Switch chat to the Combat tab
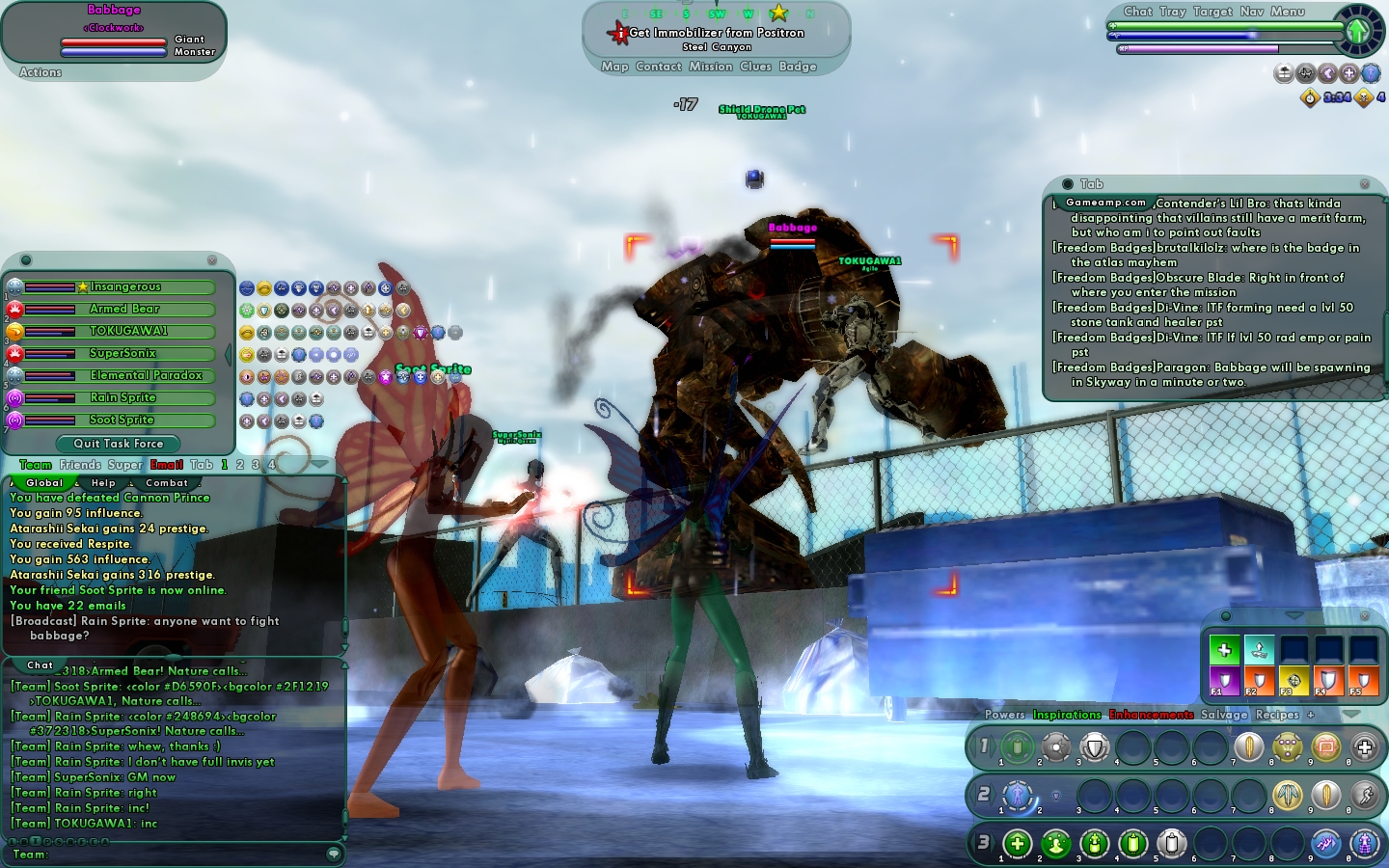The width and height of the screenshot is (1389, 868). coord(167,483)
